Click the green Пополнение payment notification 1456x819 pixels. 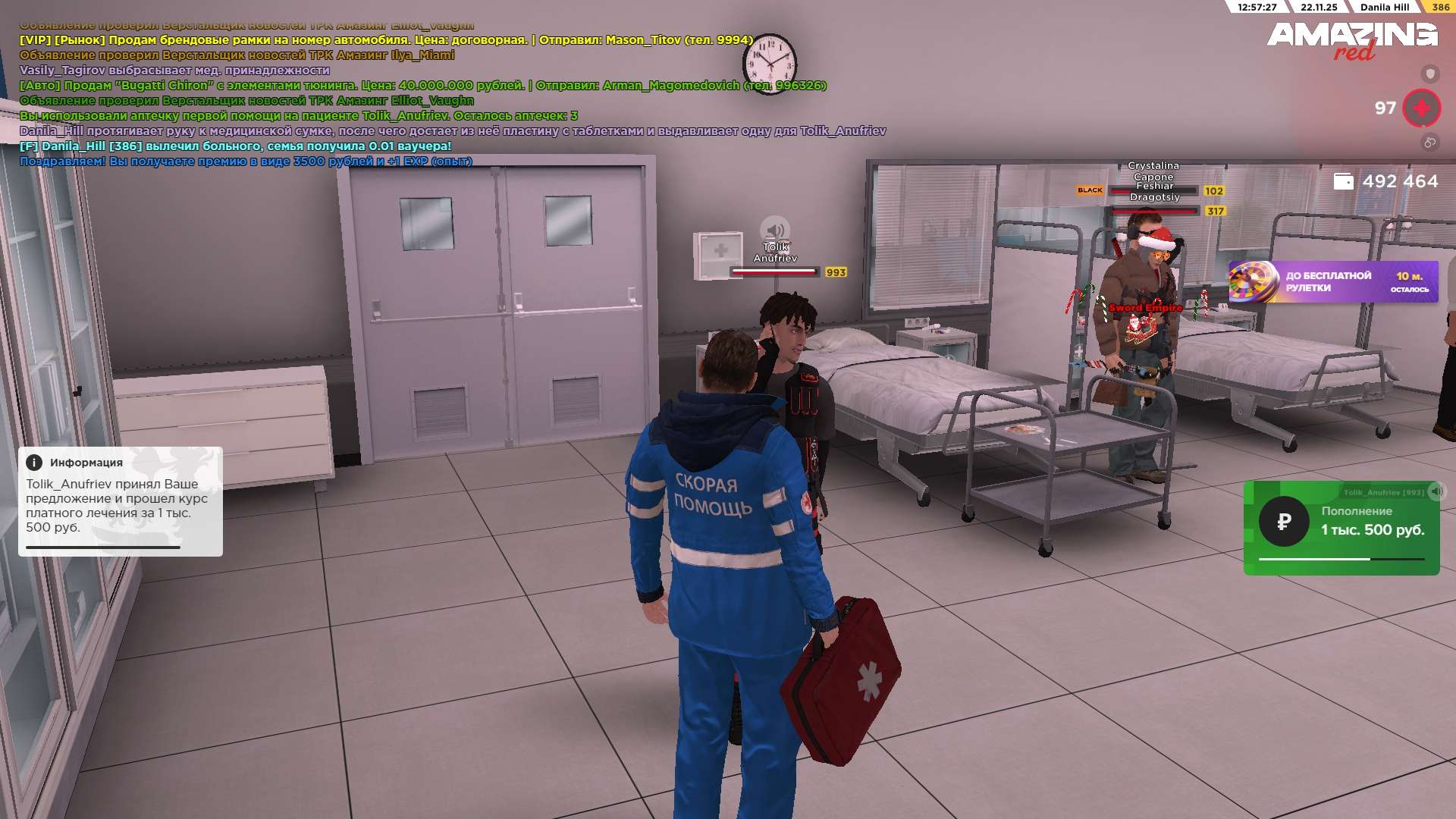click(x=1341, y=529)
